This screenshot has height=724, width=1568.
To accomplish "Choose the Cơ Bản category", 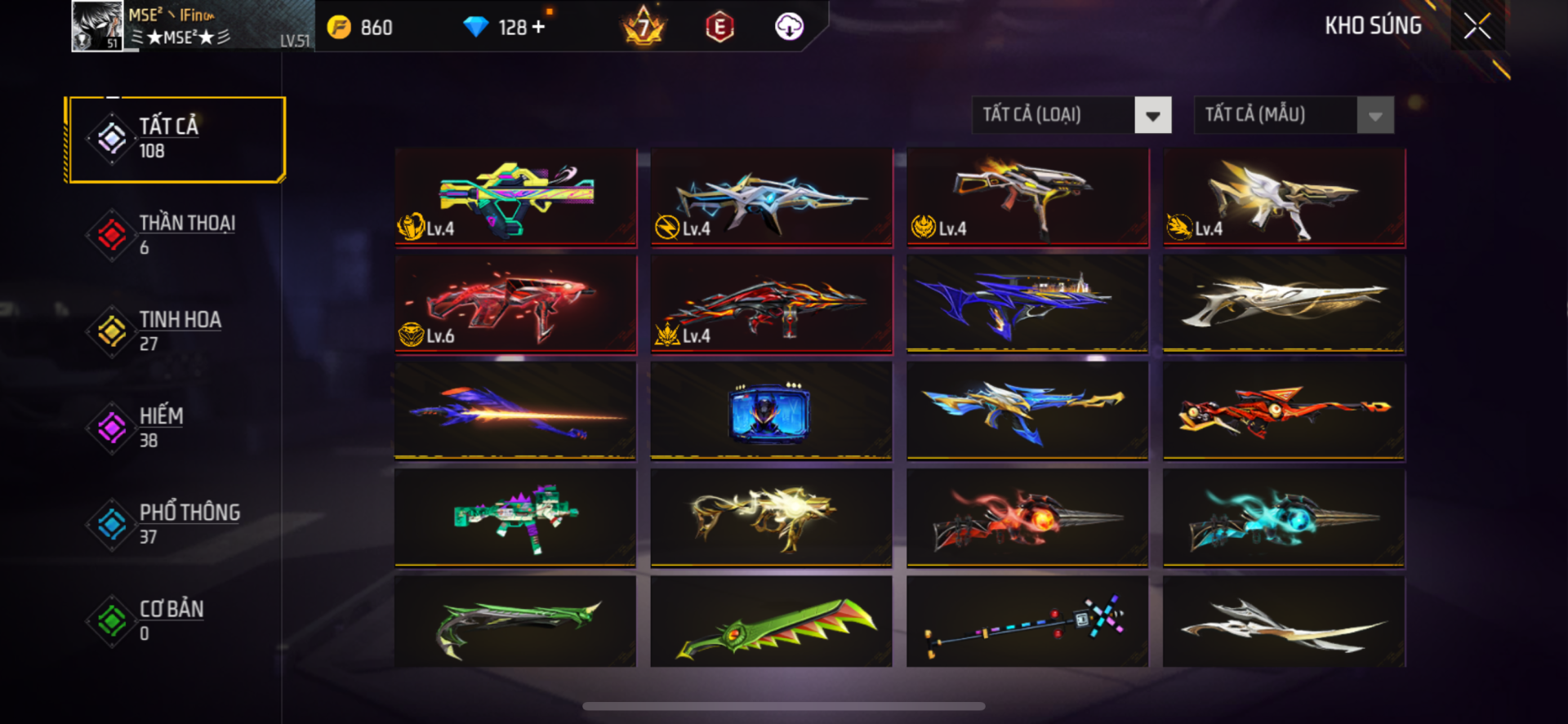I will click(177, 620).
